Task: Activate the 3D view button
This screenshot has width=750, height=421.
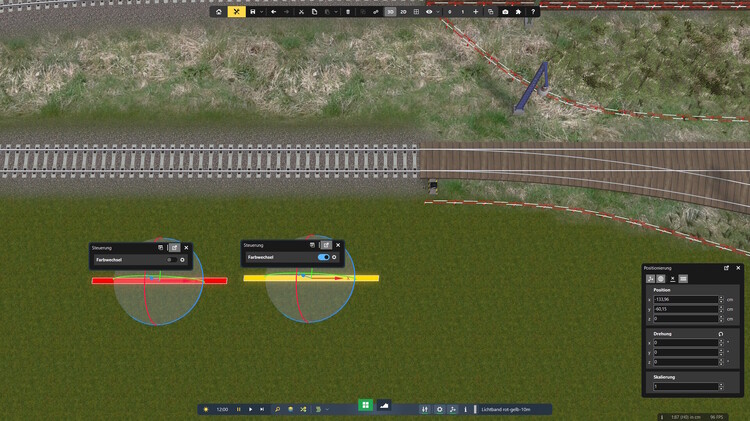Action: click(x=390, y=12)
